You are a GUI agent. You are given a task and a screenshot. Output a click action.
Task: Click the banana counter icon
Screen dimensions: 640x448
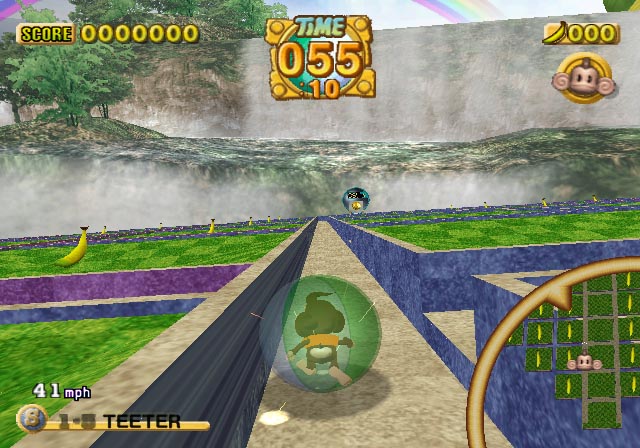point(556,33)
